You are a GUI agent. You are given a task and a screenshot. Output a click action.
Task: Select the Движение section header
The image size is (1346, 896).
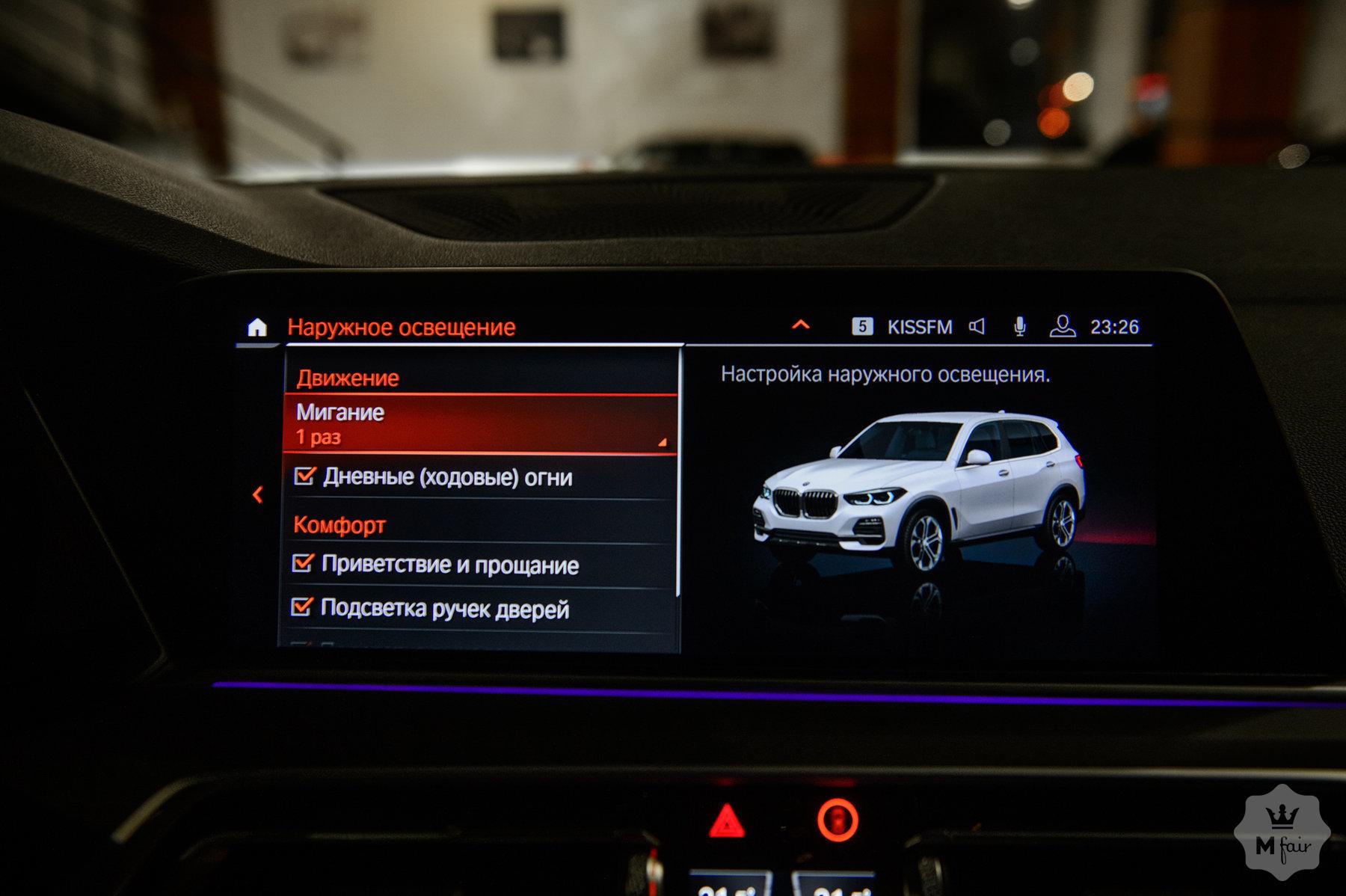(348, 379)
